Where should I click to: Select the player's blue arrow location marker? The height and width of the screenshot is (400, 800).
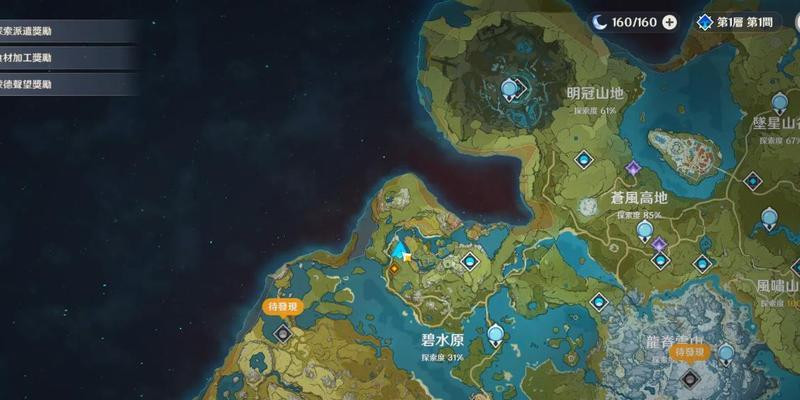[401, 248]
